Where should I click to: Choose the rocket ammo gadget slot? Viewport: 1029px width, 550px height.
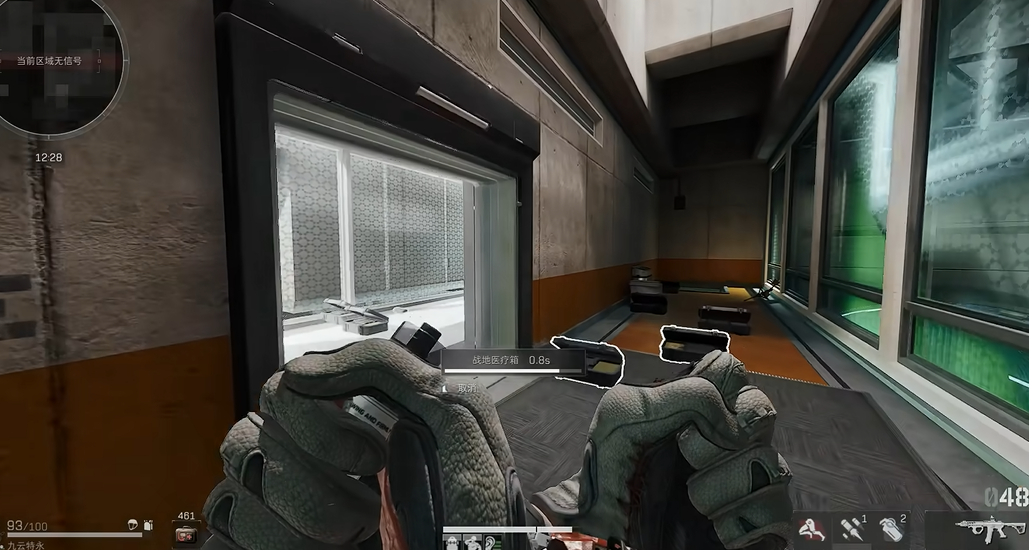[852, 529]
